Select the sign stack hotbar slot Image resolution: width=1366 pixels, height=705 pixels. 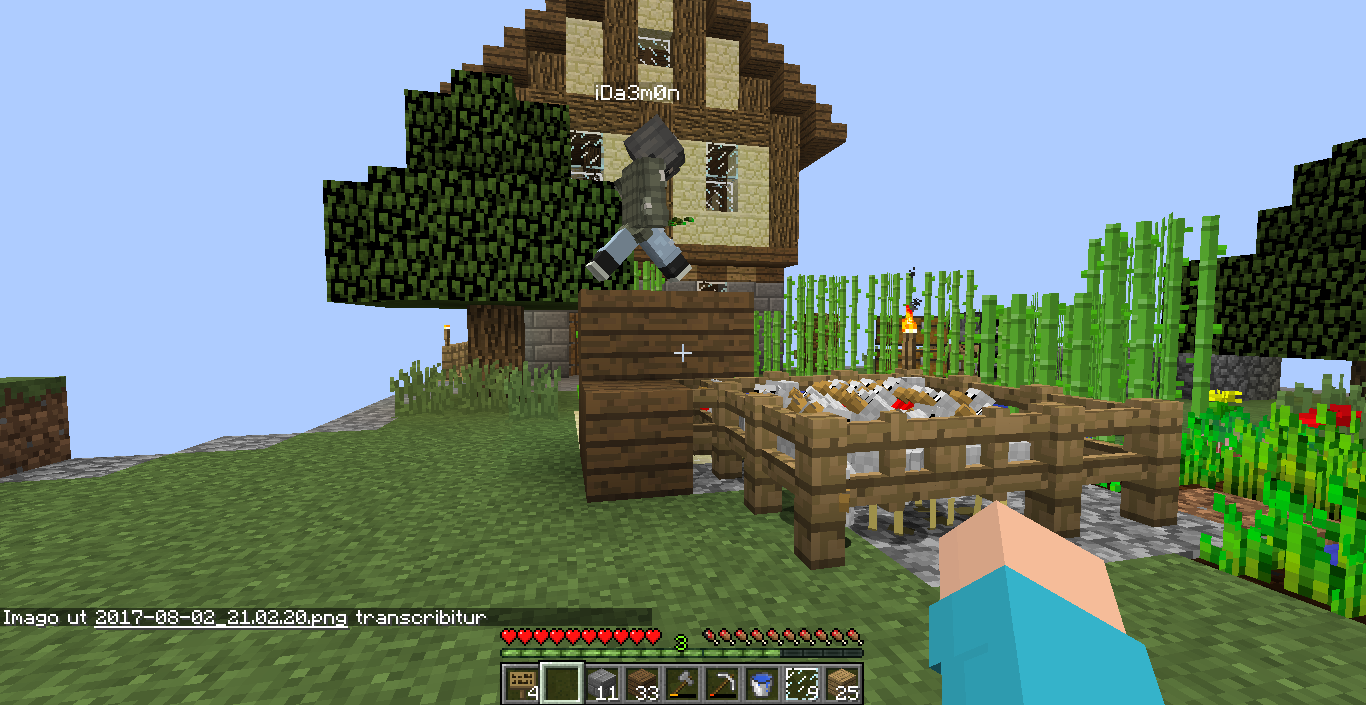[521, 684]
